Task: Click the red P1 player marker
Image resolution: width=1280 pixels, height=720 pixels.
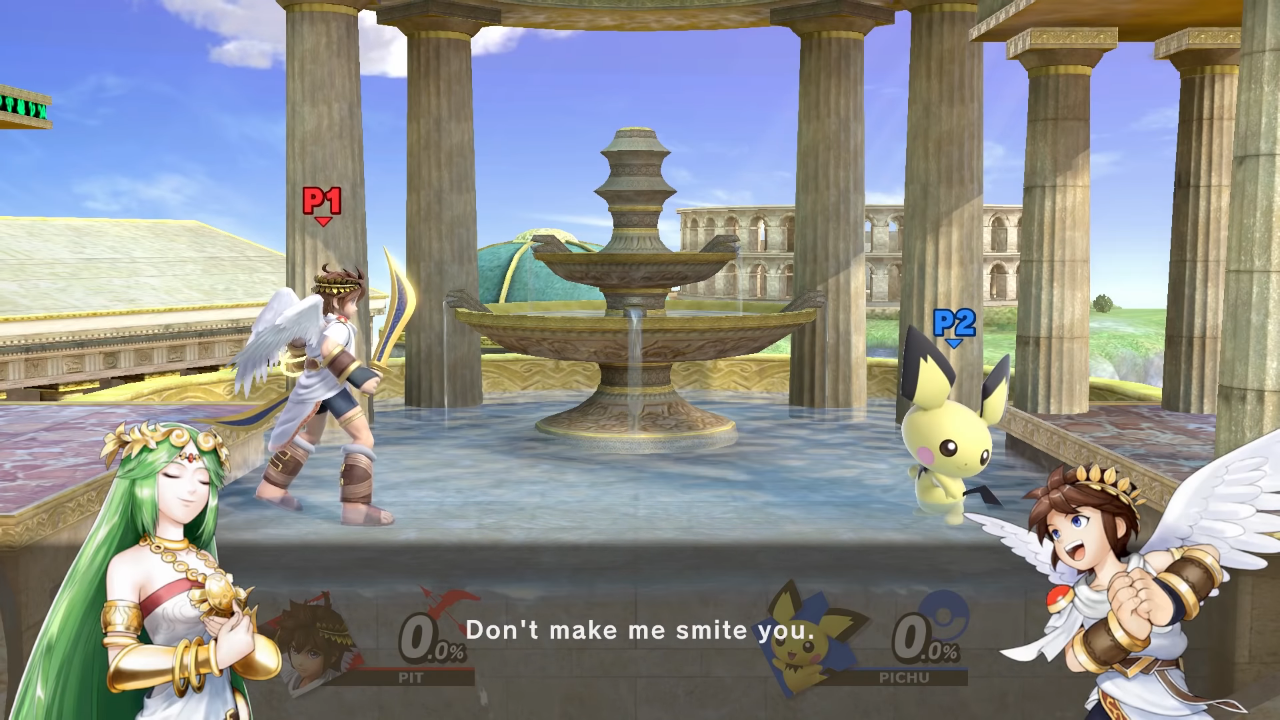Action: coord(322,203)
